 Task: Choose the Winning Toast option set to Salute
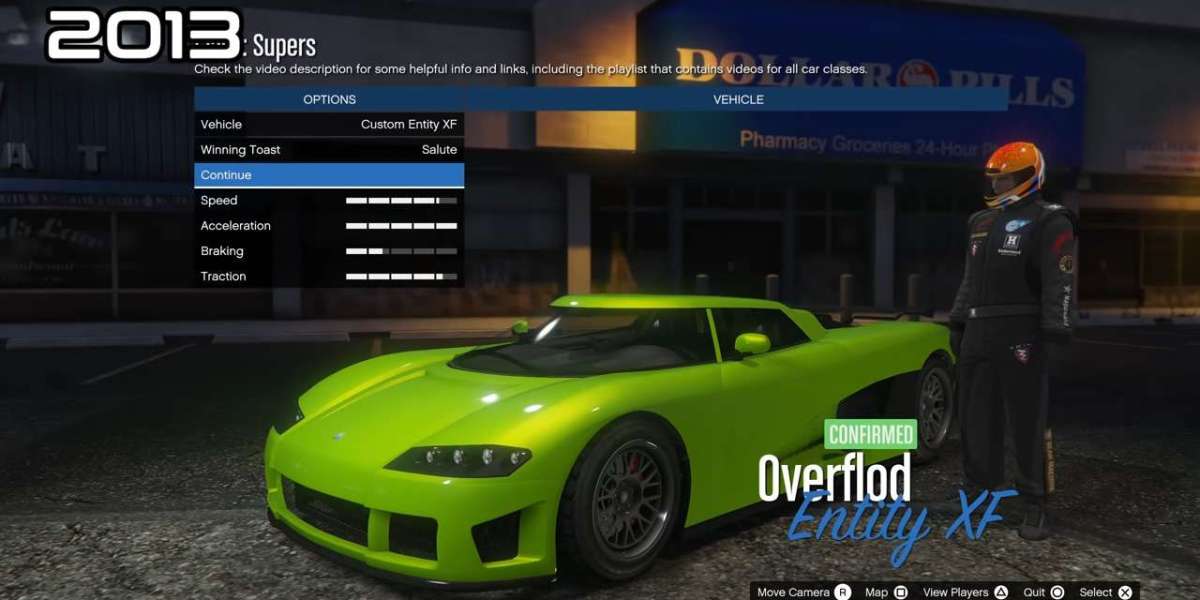pyautogui.click(x=329, y=150)
